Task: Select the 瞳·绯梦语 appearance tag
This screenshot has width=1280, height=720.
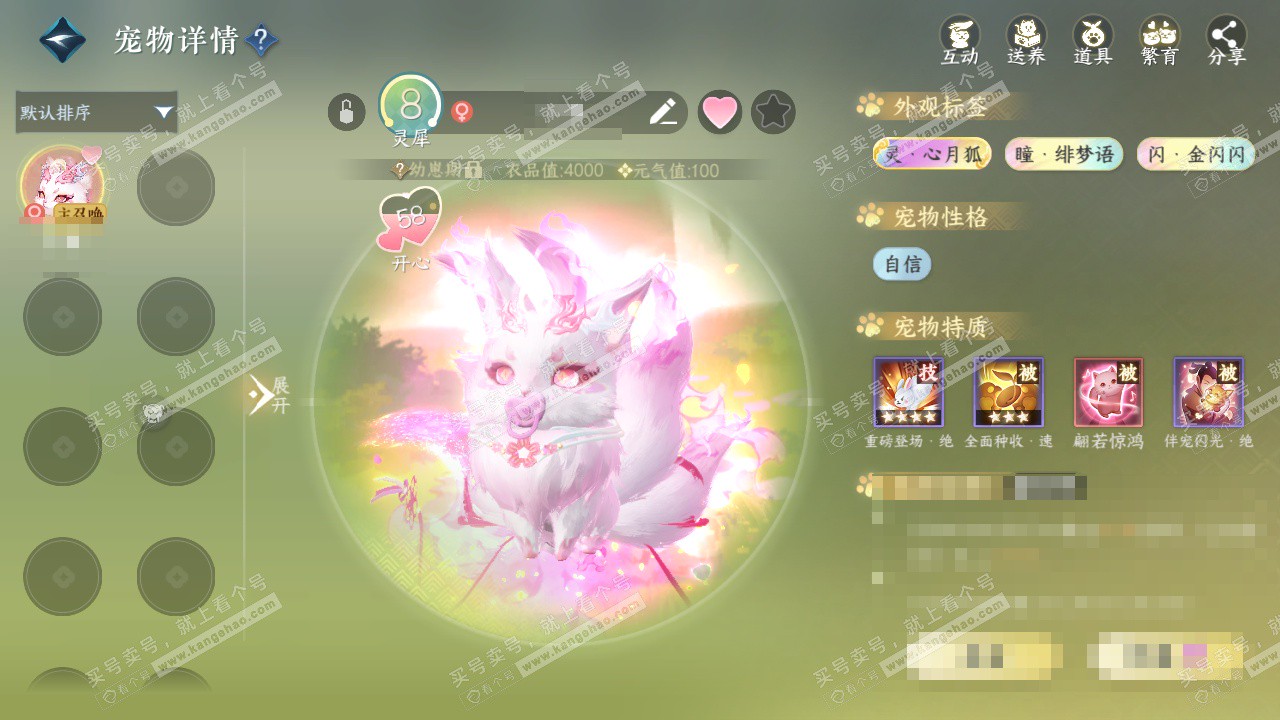Action: 1064,154
